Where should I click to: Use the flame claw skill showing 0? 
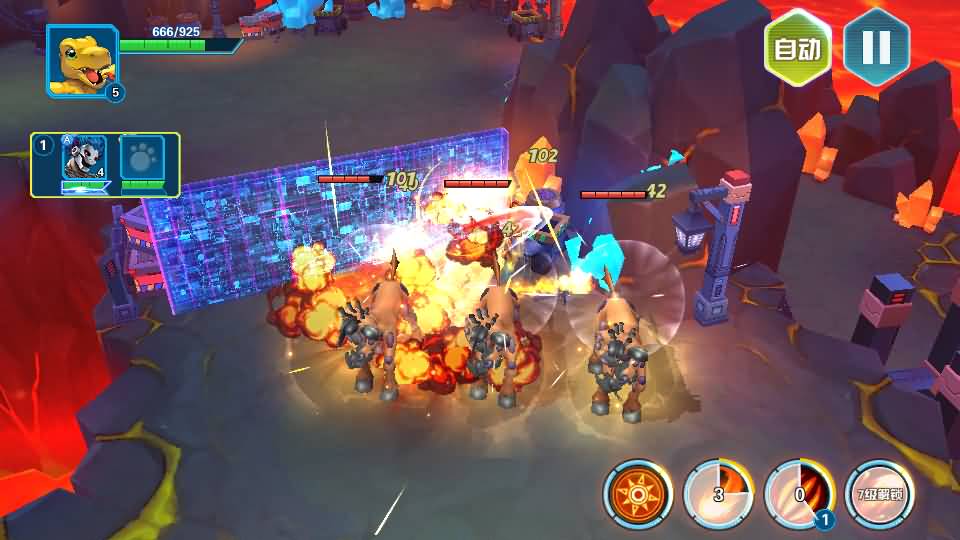(x=799, y=494)
